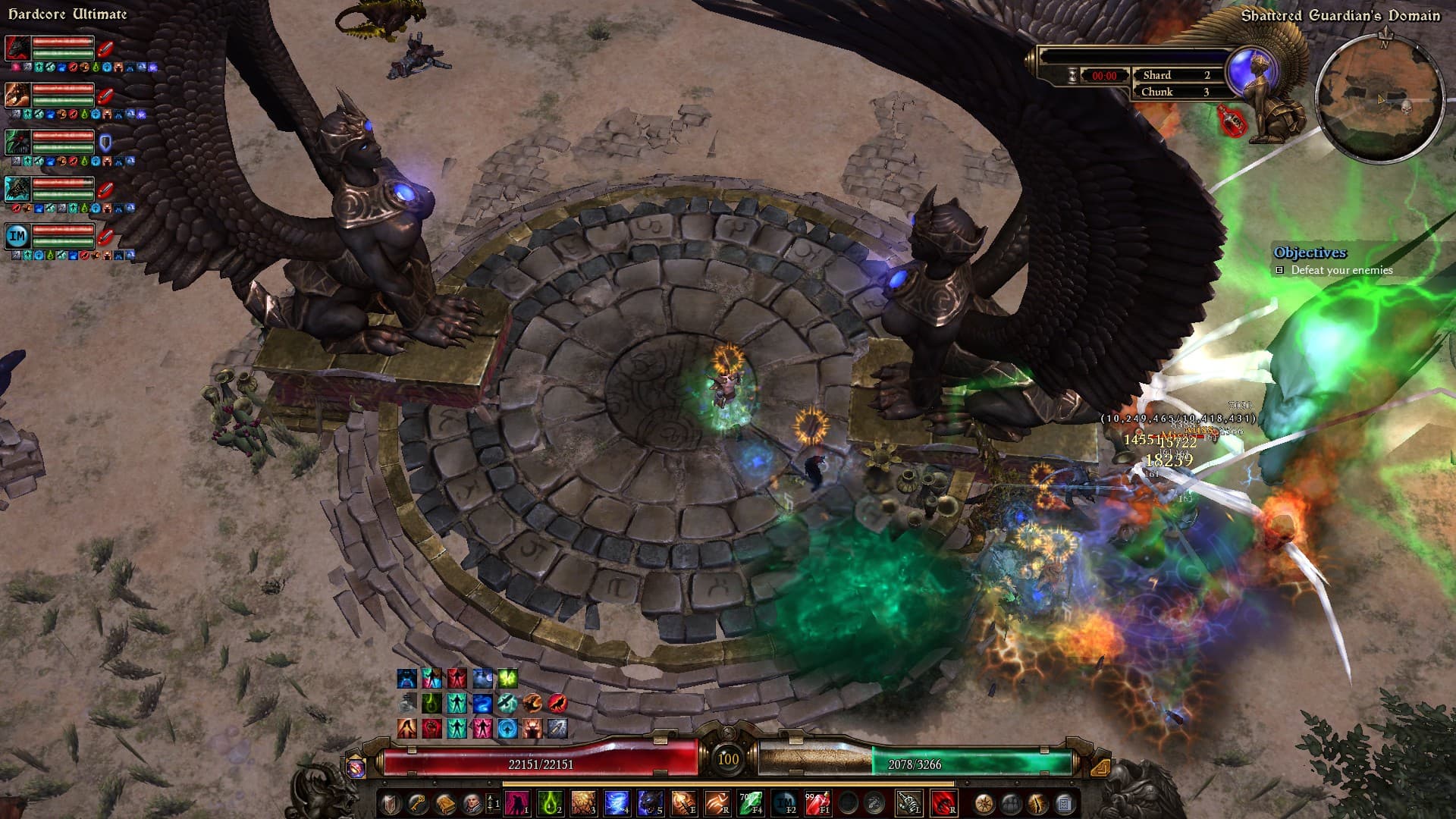Screen dimensions: 1456x819
Task: Open the compass star button on hotbar
Action: (x=984, y=803)
